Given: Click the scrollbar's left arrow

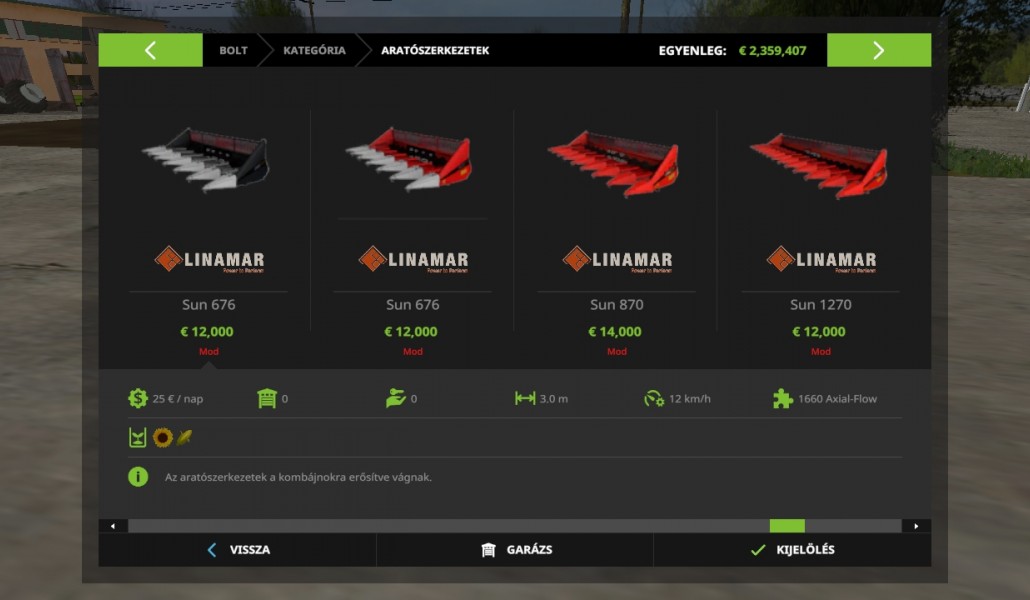Looking at the screenshot, I should 112,526.
